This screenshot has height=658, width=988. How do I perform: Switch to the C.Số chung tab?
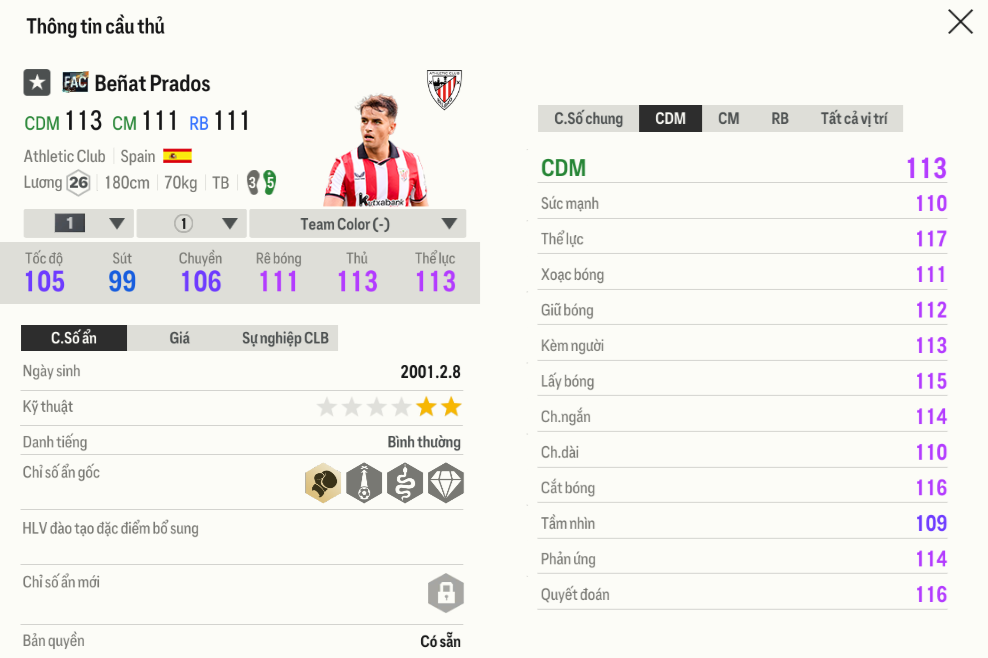pos(588,119)
